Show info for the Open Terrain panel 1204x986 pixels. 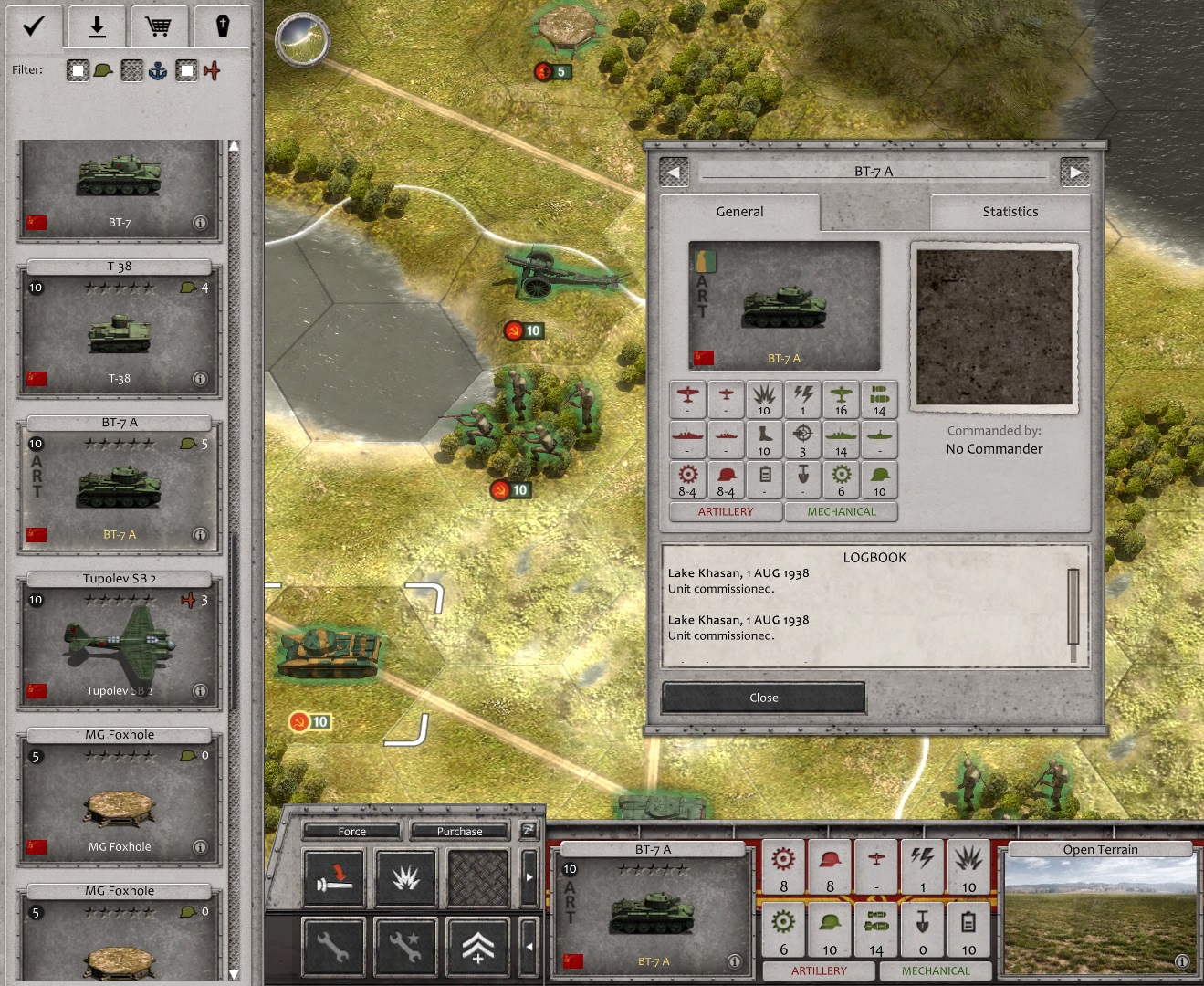(x=1181, y=960)
